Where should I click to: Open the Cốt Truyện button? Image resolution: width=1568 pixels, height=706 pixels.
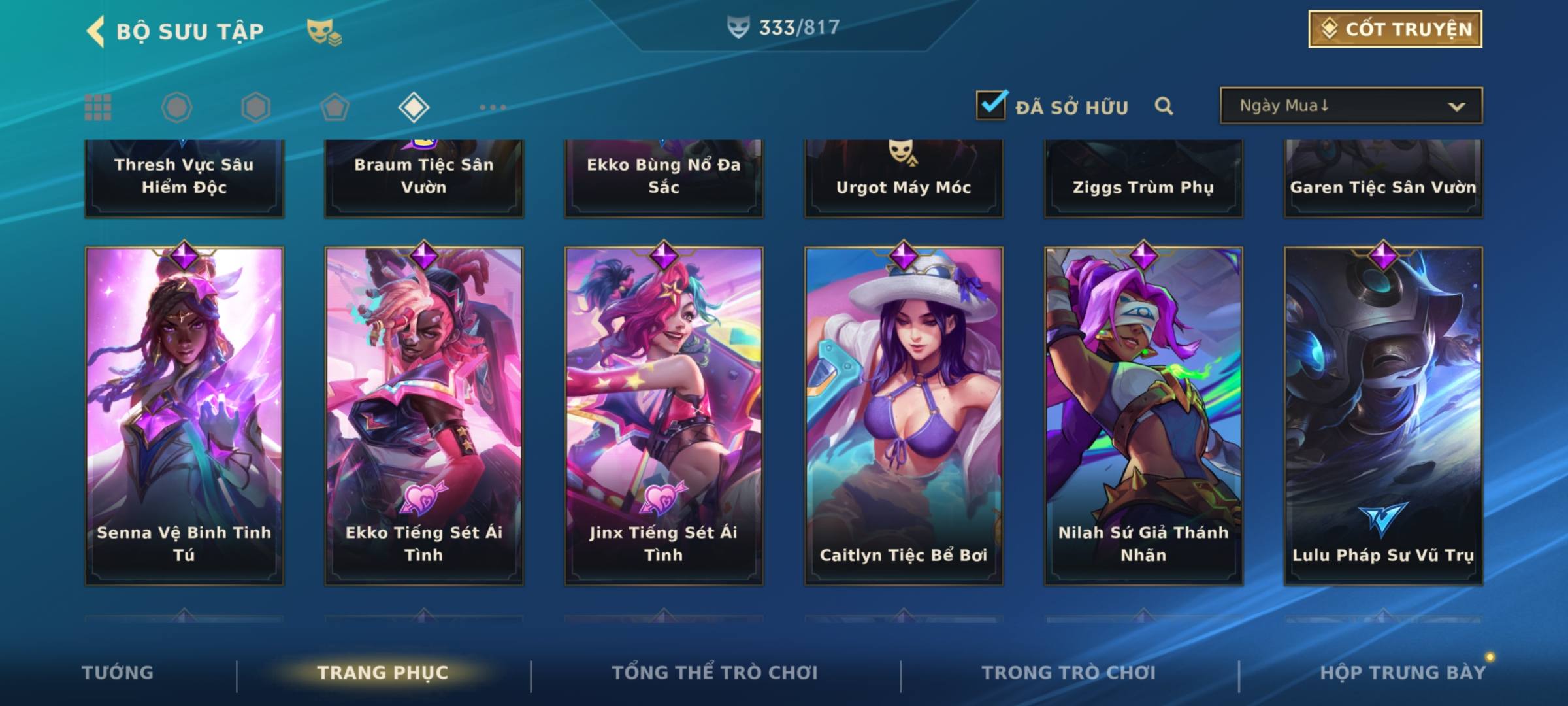[1395, 29]
